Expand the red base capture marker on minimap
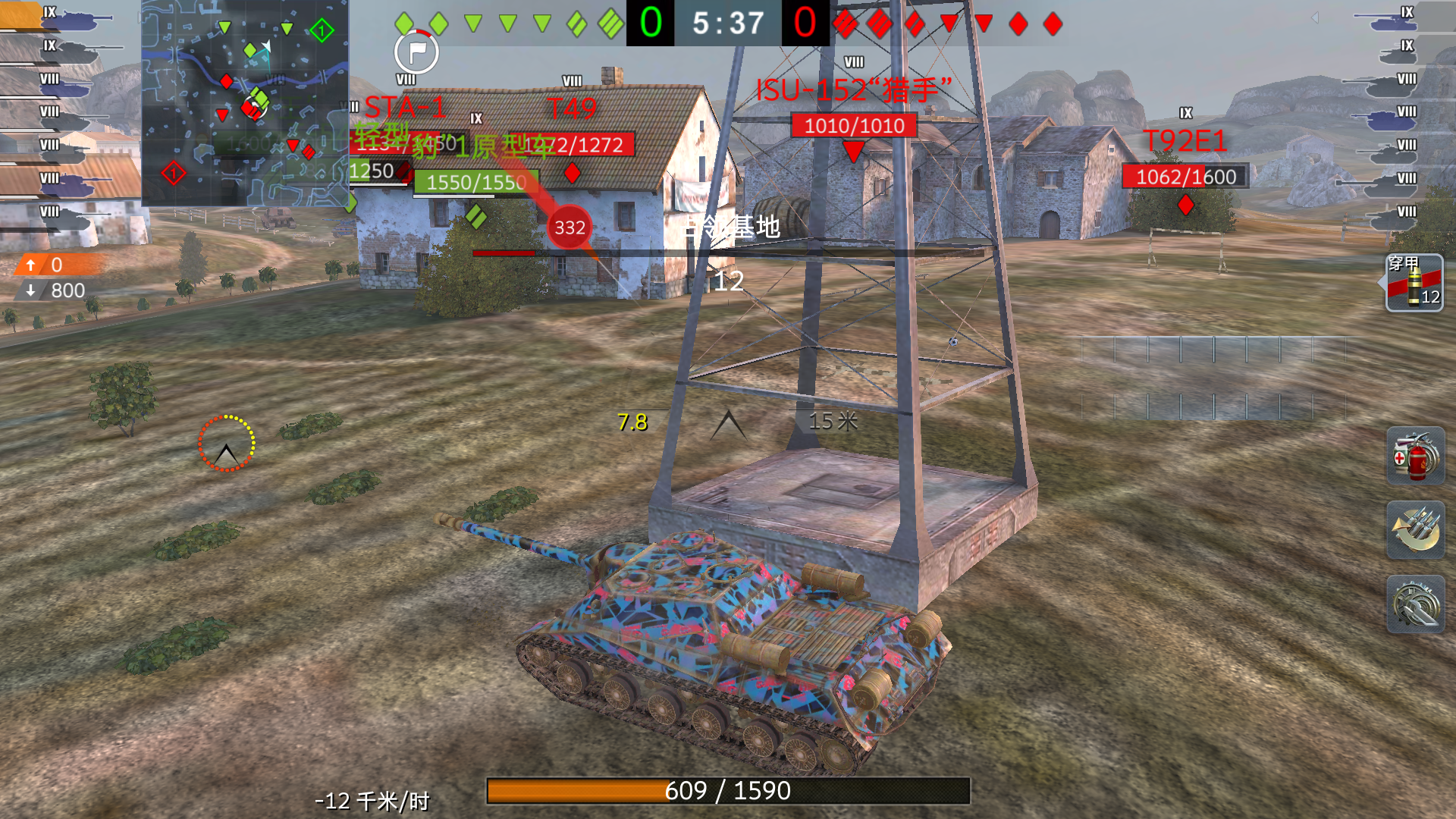 coord(174,172)
